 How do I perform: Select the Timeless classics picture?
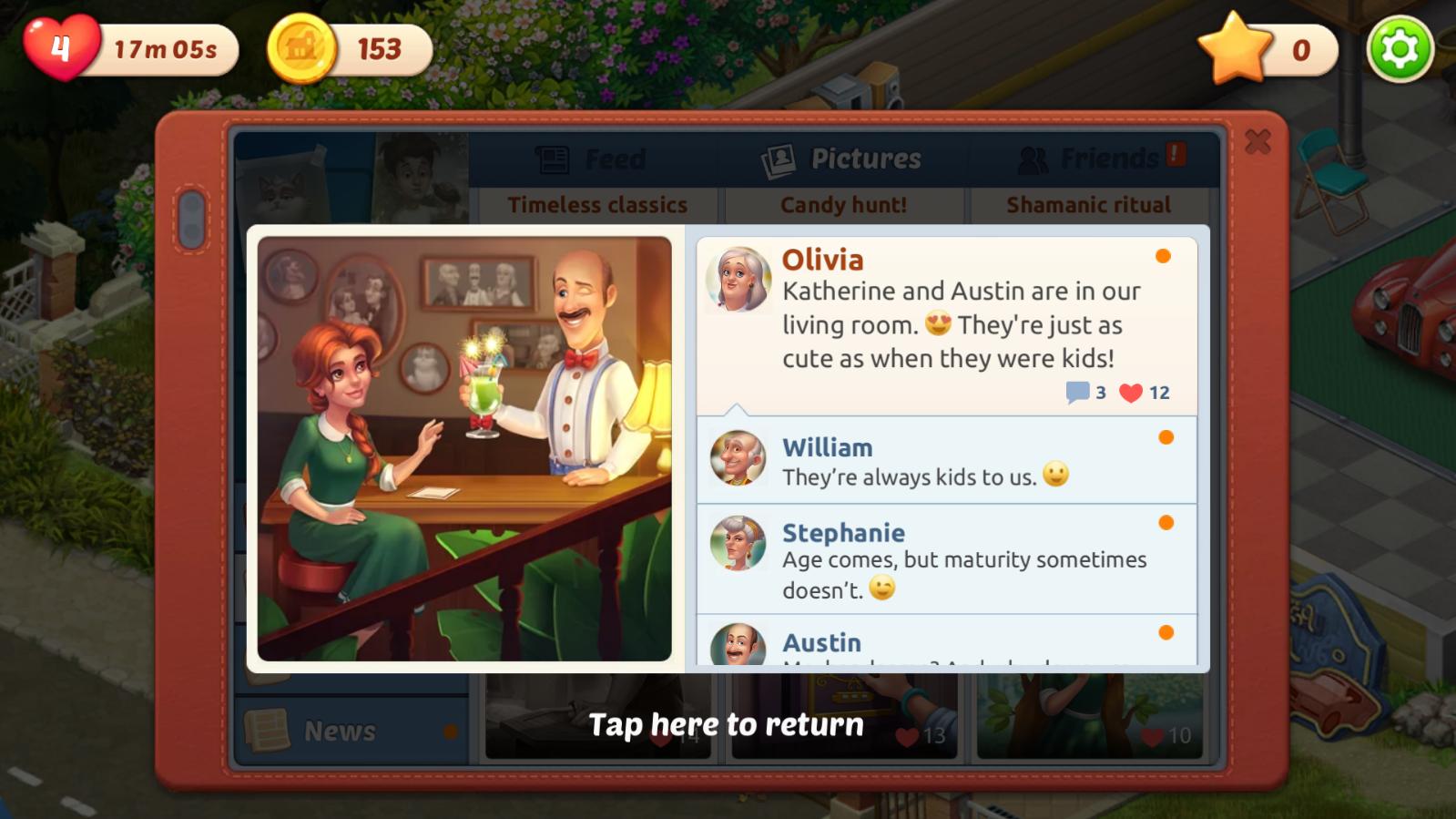click(x=597, y=205)
